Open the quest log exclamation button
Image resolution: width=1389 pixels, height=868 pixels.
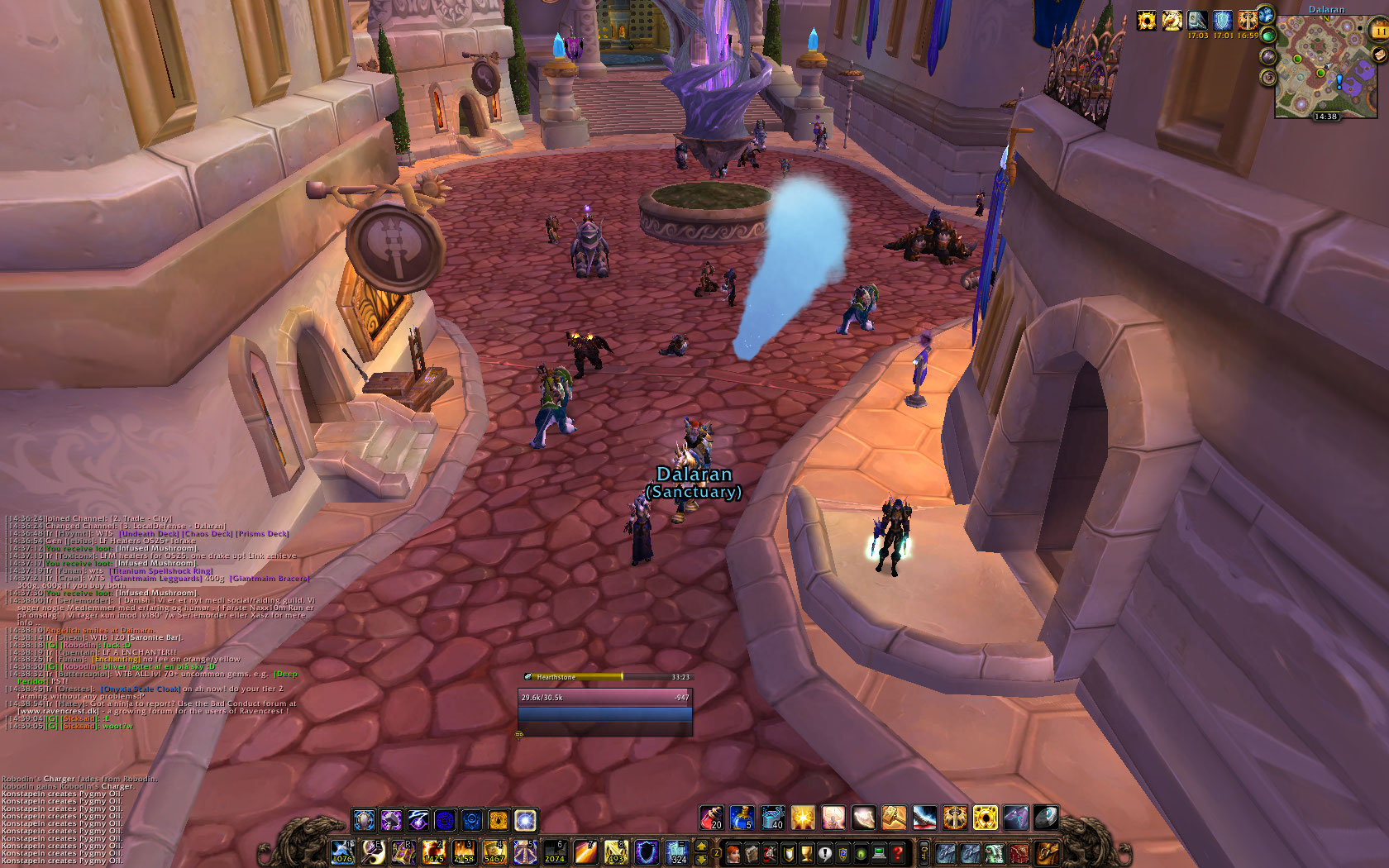[824, 852]
